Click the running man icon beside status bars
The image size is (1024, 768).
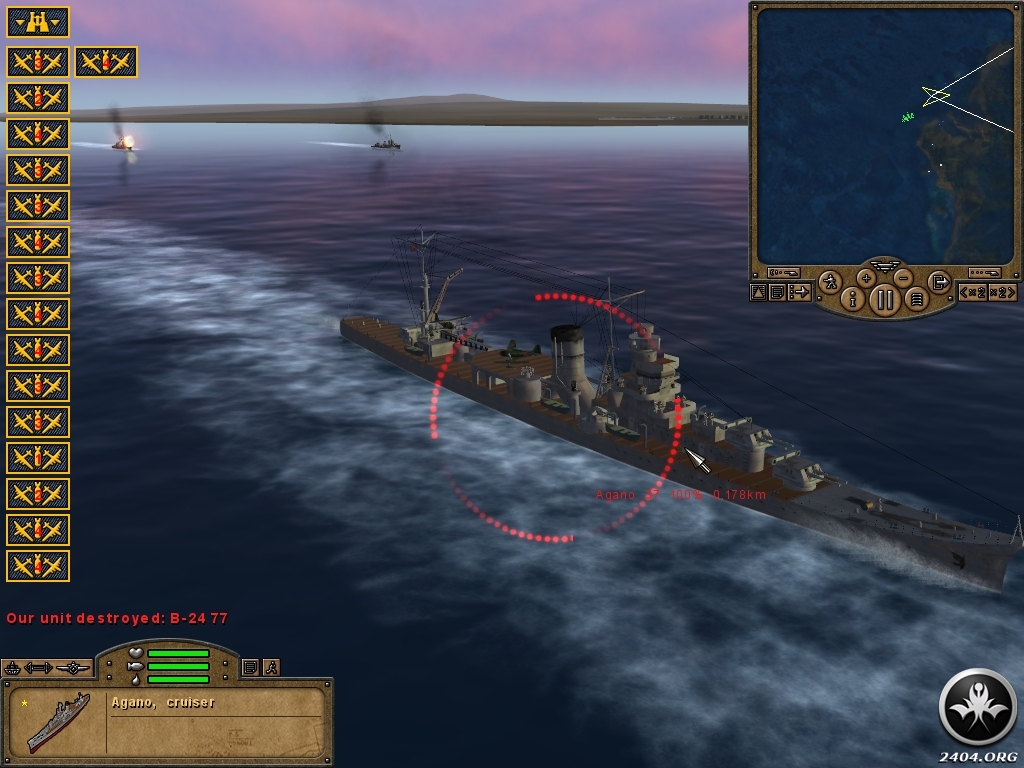(270, 667)
